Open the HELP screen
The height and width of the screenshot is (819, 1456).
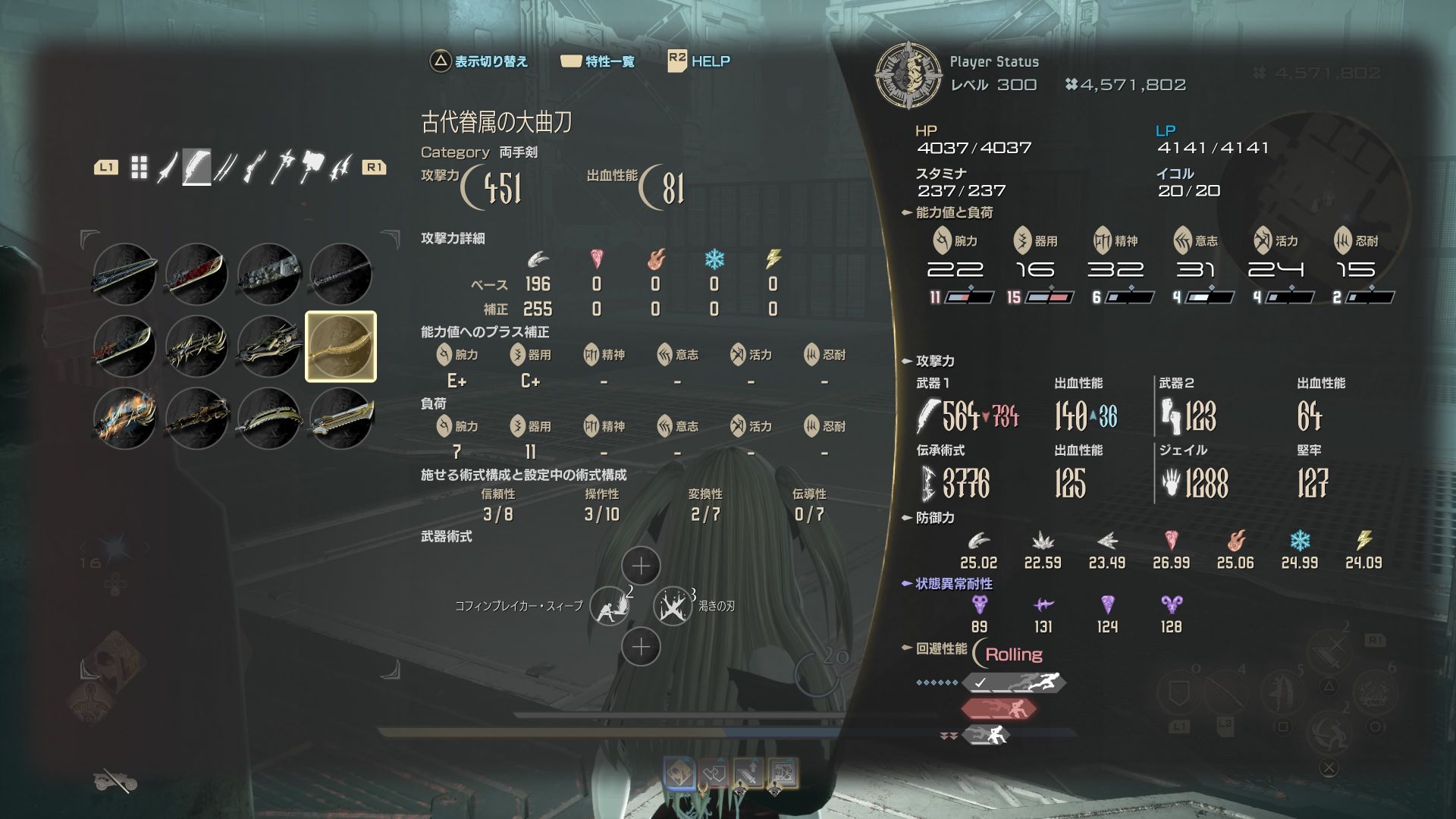tap(699, 61)
